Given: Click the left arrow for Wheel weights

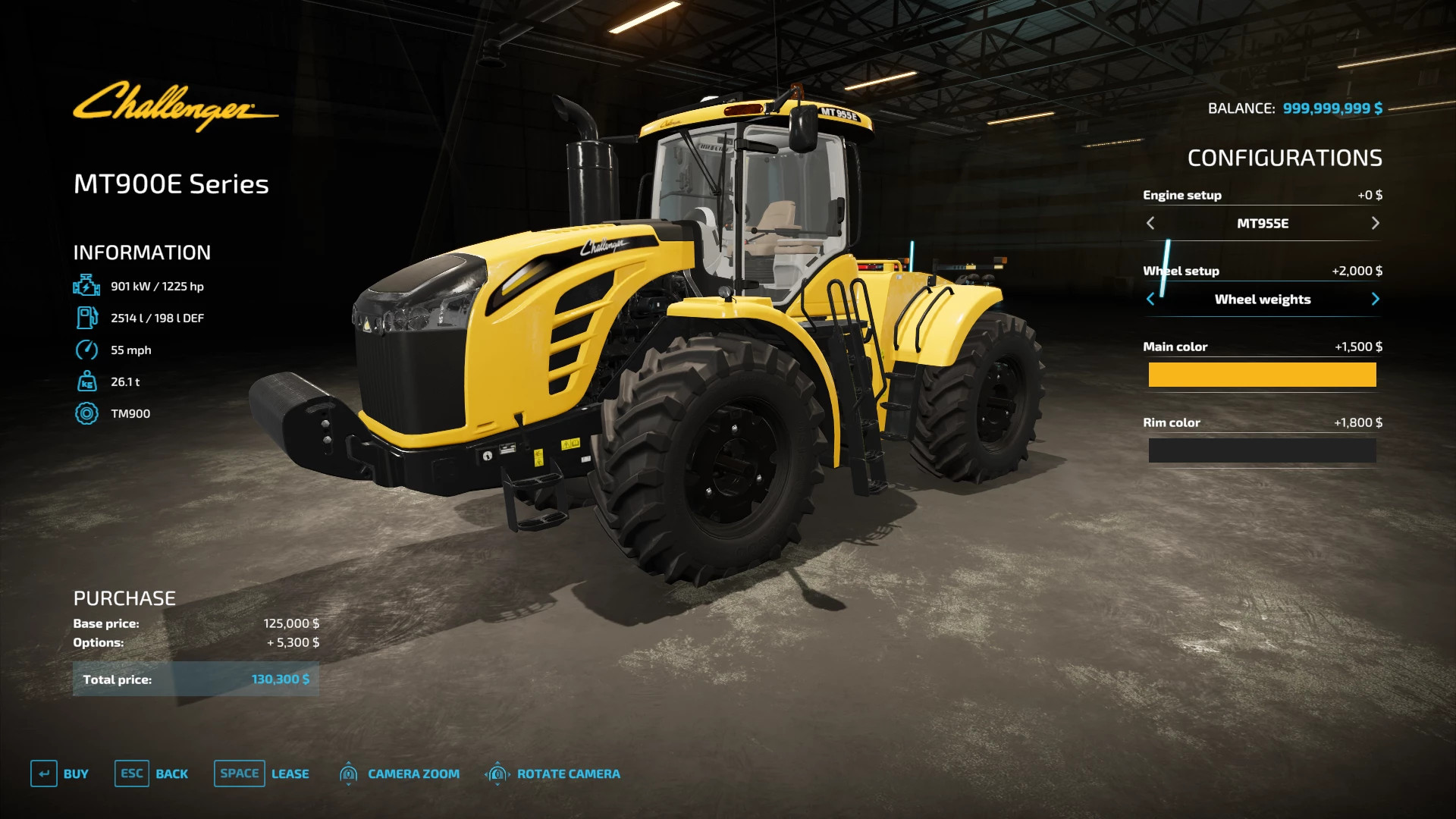Looking at the screenshot, I should coord(1150,299).
